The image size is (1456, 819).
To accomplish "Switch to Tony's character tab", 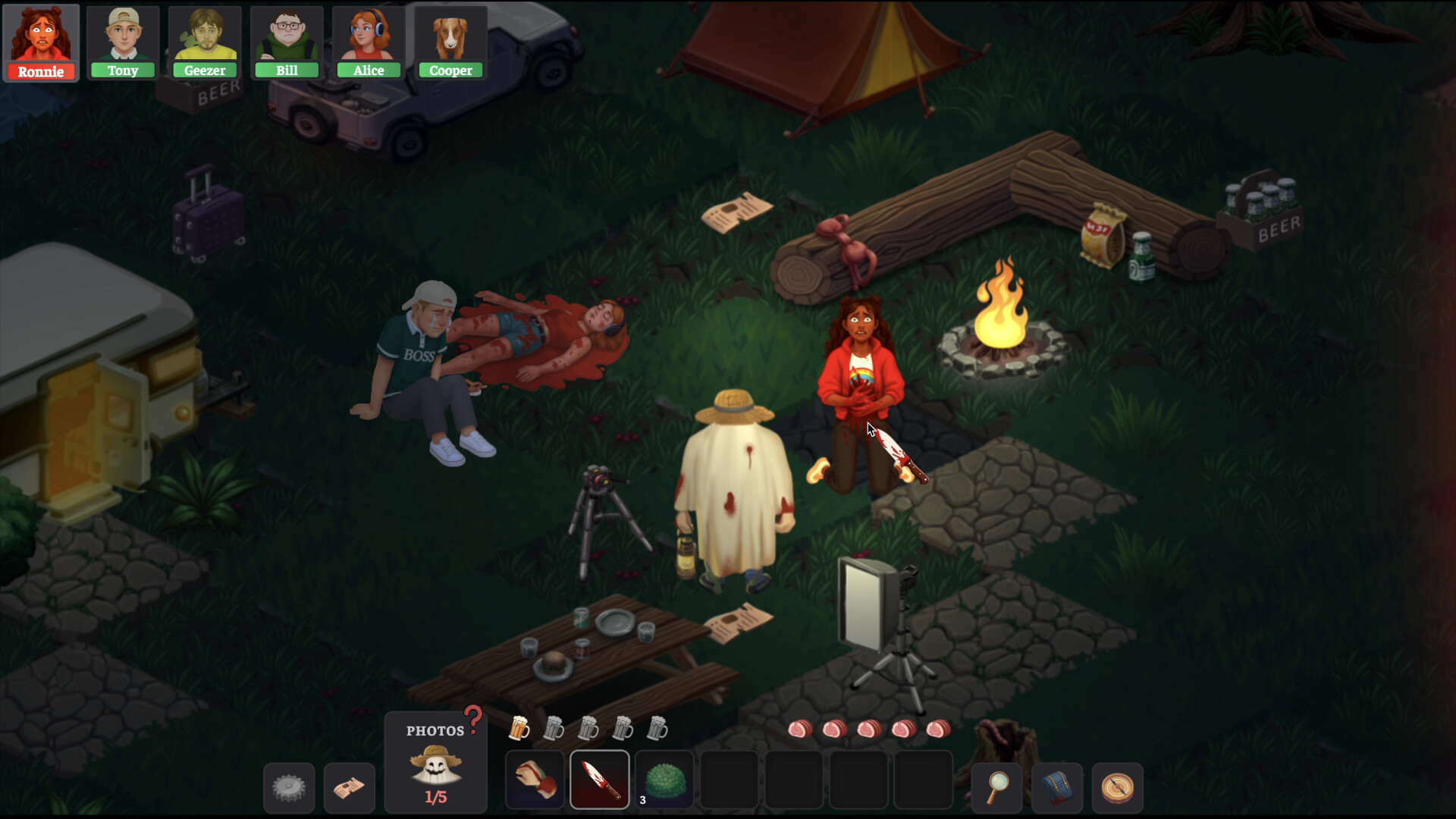I will click(122, 38).
